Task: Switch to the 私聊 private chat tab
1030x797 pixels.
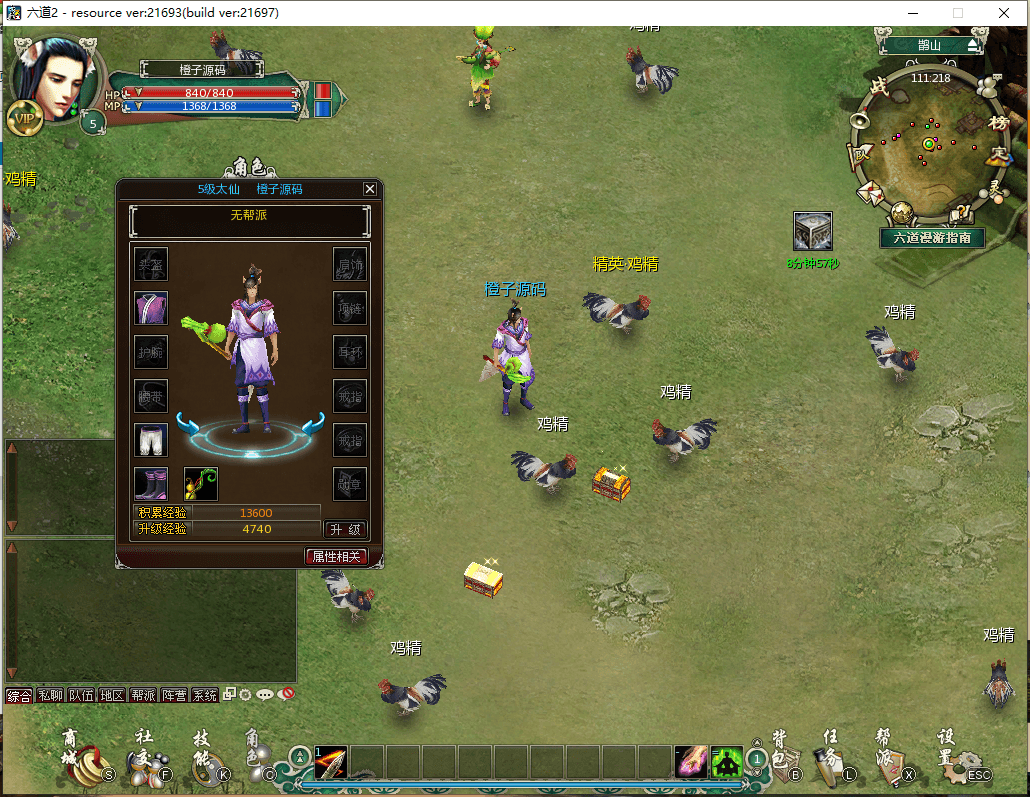Action: [49, 695]
